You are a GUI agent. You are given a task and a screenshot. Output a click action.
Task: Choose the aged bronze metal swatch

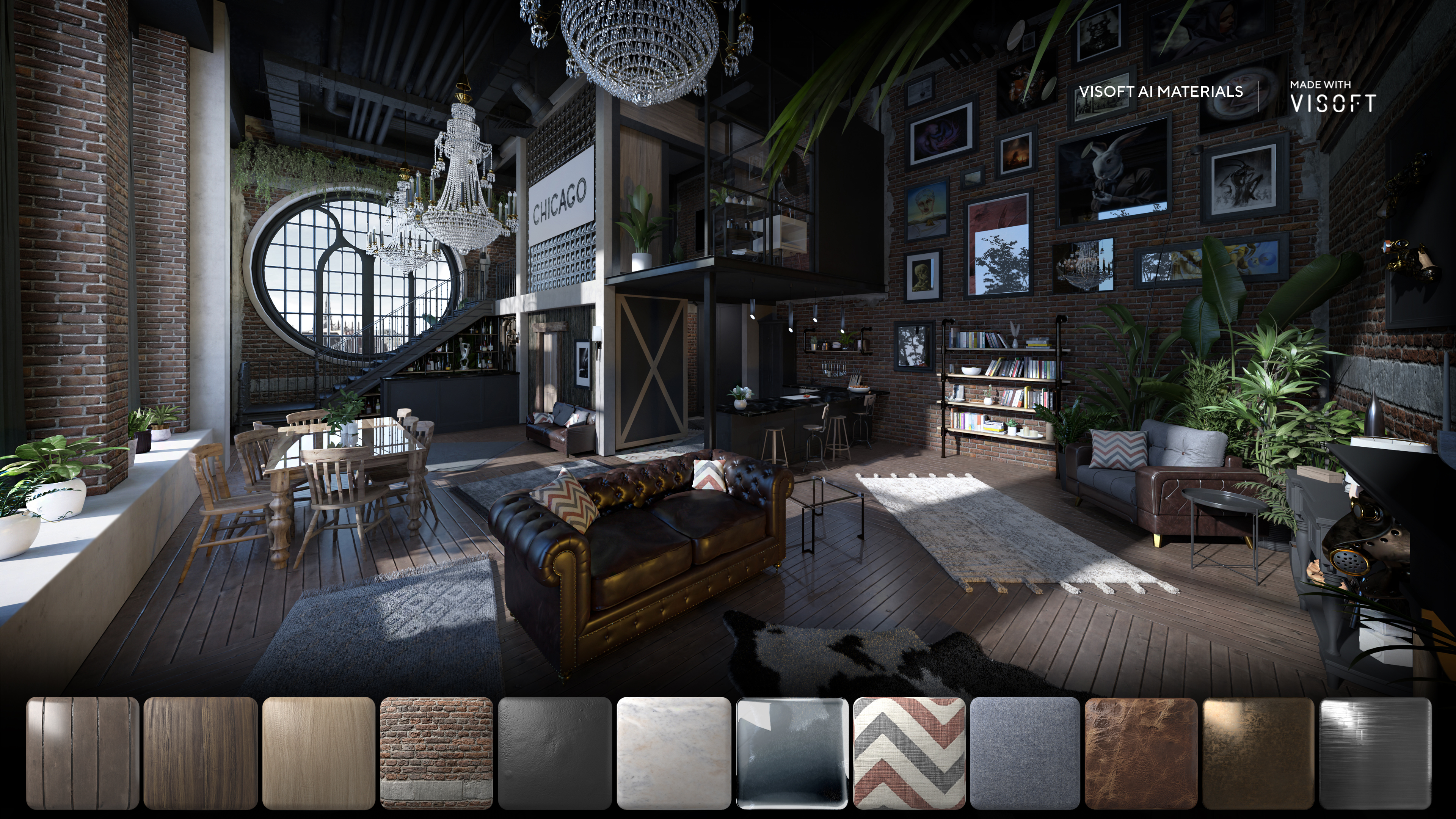pos(1258,753)
